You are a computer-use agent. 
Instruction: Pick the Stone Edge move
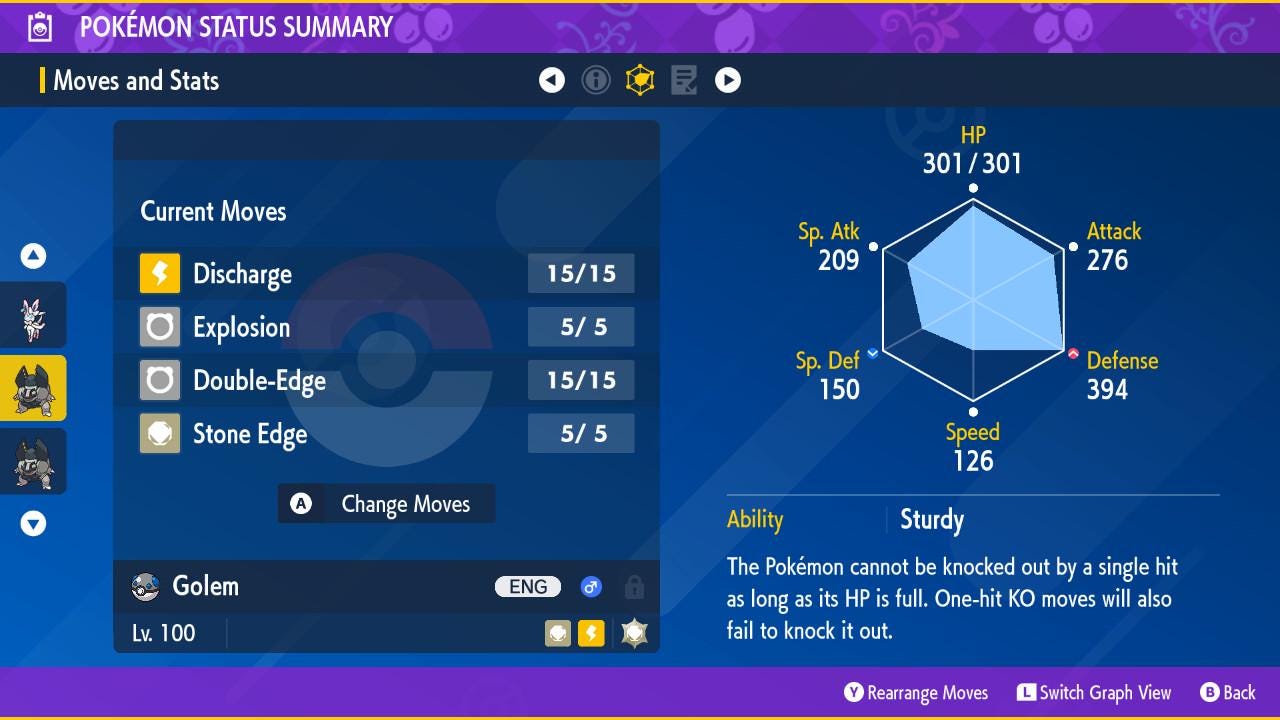coord(386,434)
